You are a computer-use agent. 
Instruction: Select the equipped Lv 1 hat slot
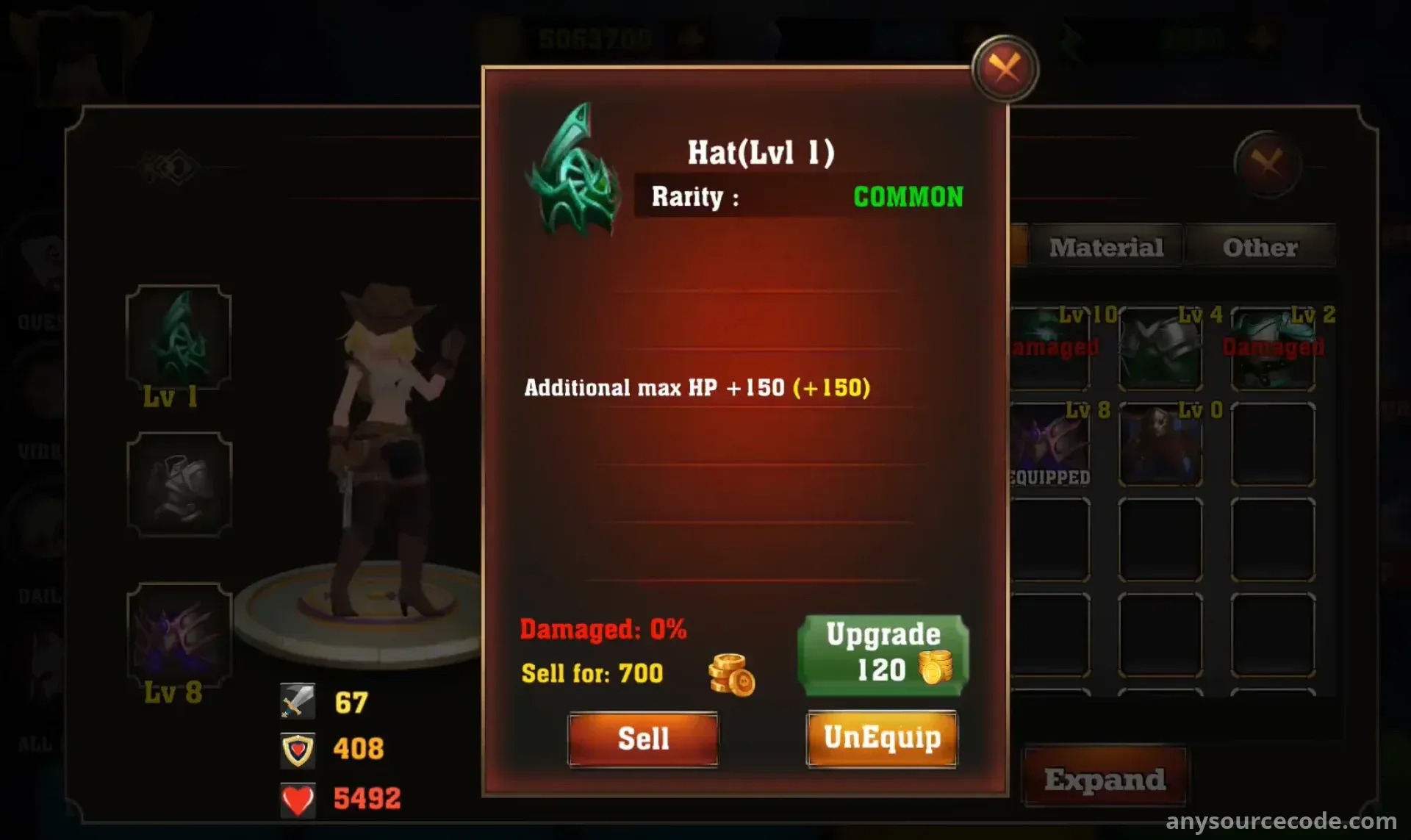(179, 338)
